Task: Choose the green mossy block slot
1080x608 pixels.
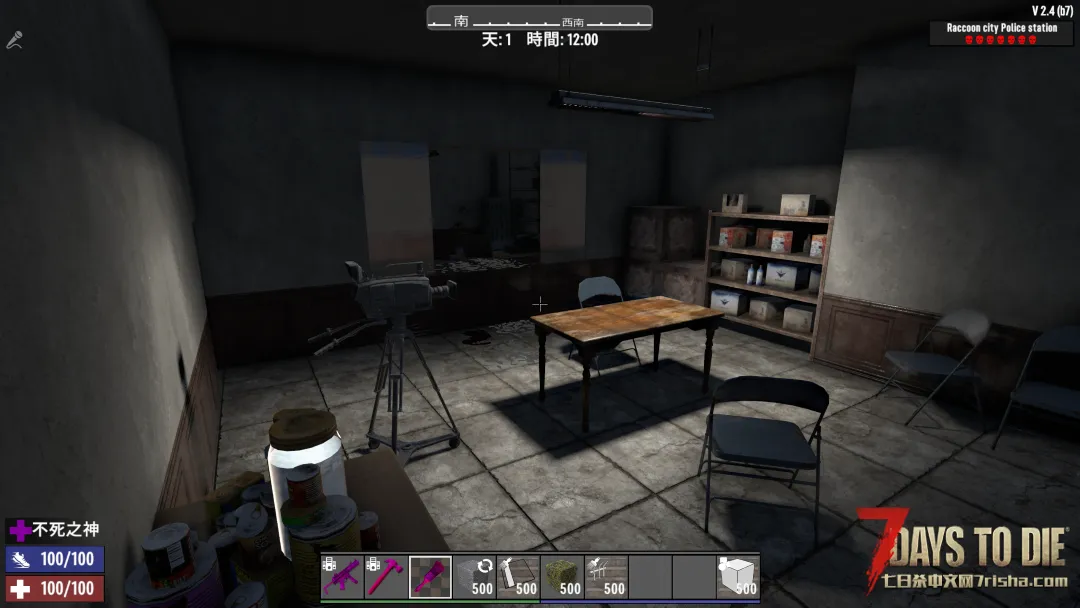Action: (562, 577)
